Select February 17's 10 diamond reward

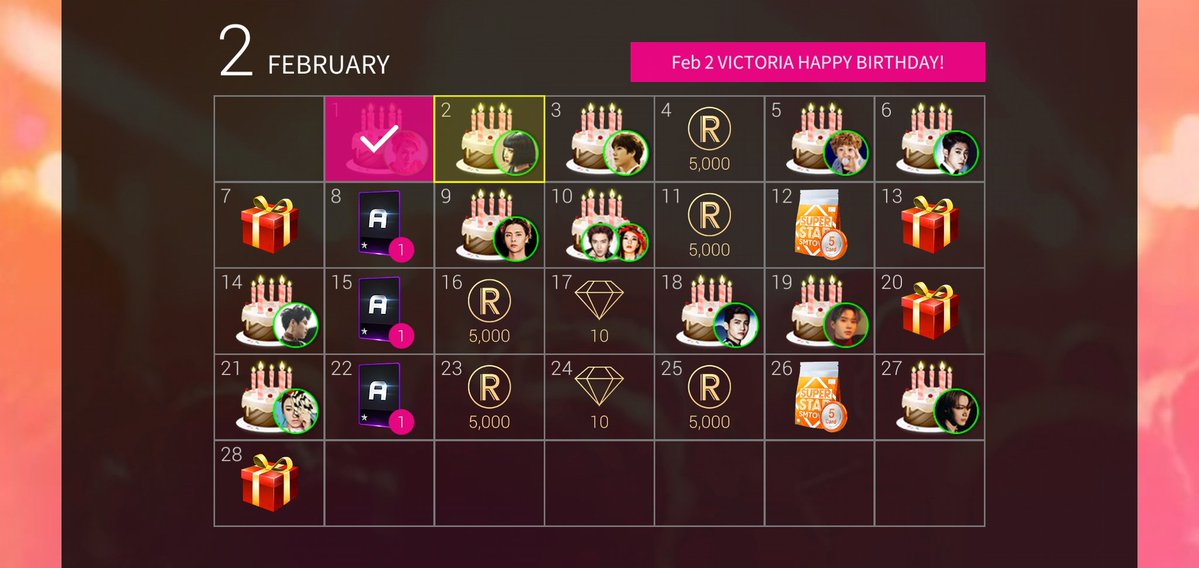pos(599,312)
